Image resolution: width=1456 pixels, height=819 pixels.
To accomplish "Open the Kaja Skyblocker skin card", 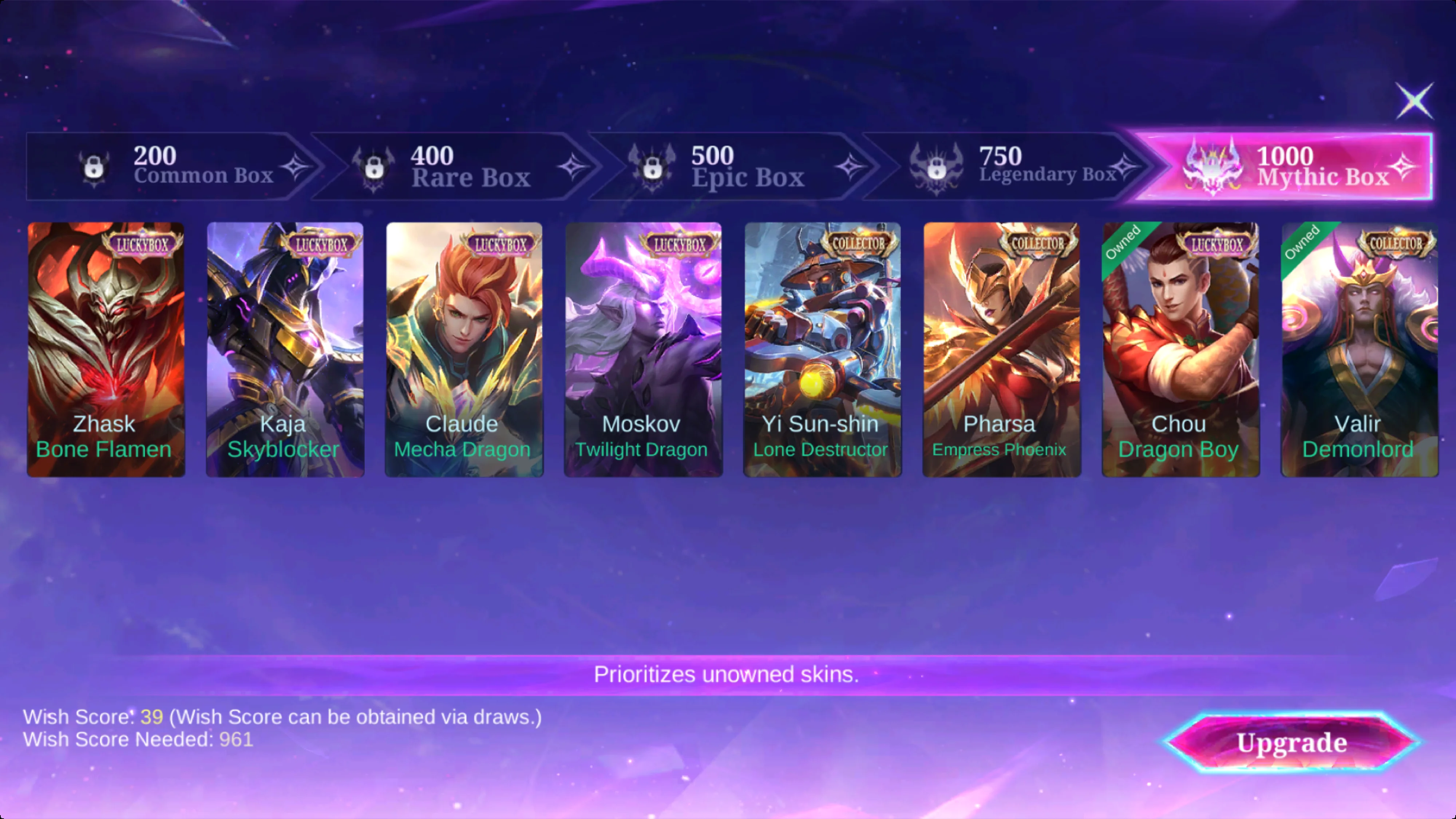I will point(285,349).
